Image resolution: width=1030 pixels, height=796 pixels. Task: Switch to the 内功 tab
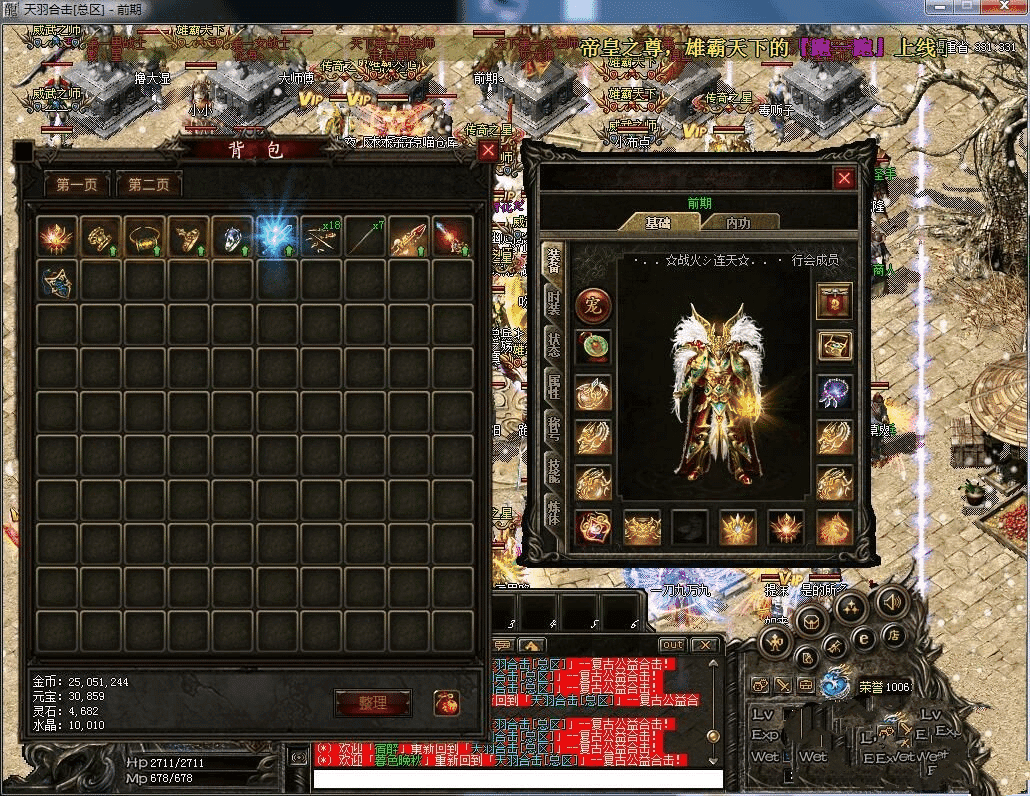(x=738, y=223)
